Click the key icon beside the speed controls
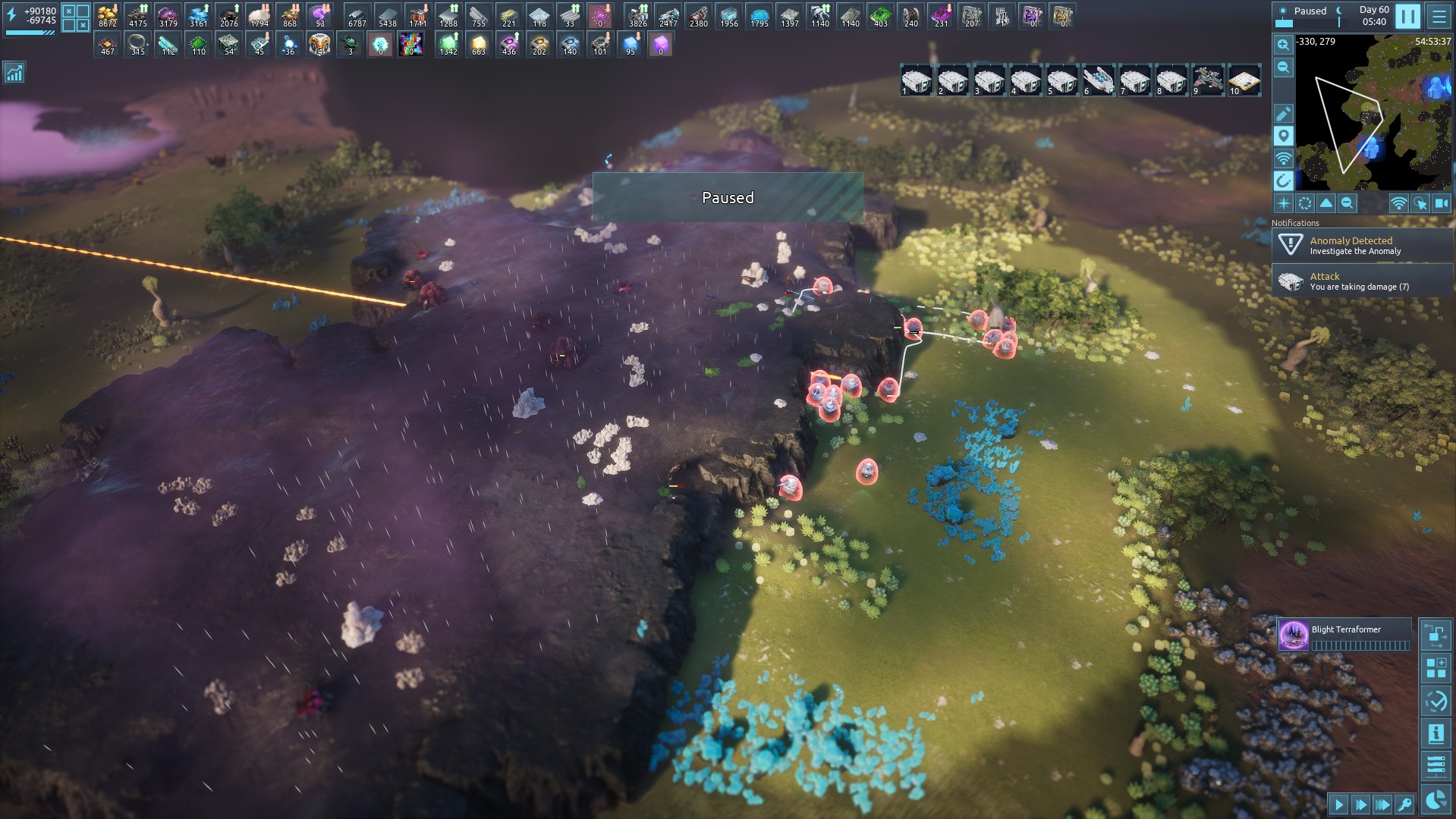The image size is (1456, 819). (x=1404, y=805)
